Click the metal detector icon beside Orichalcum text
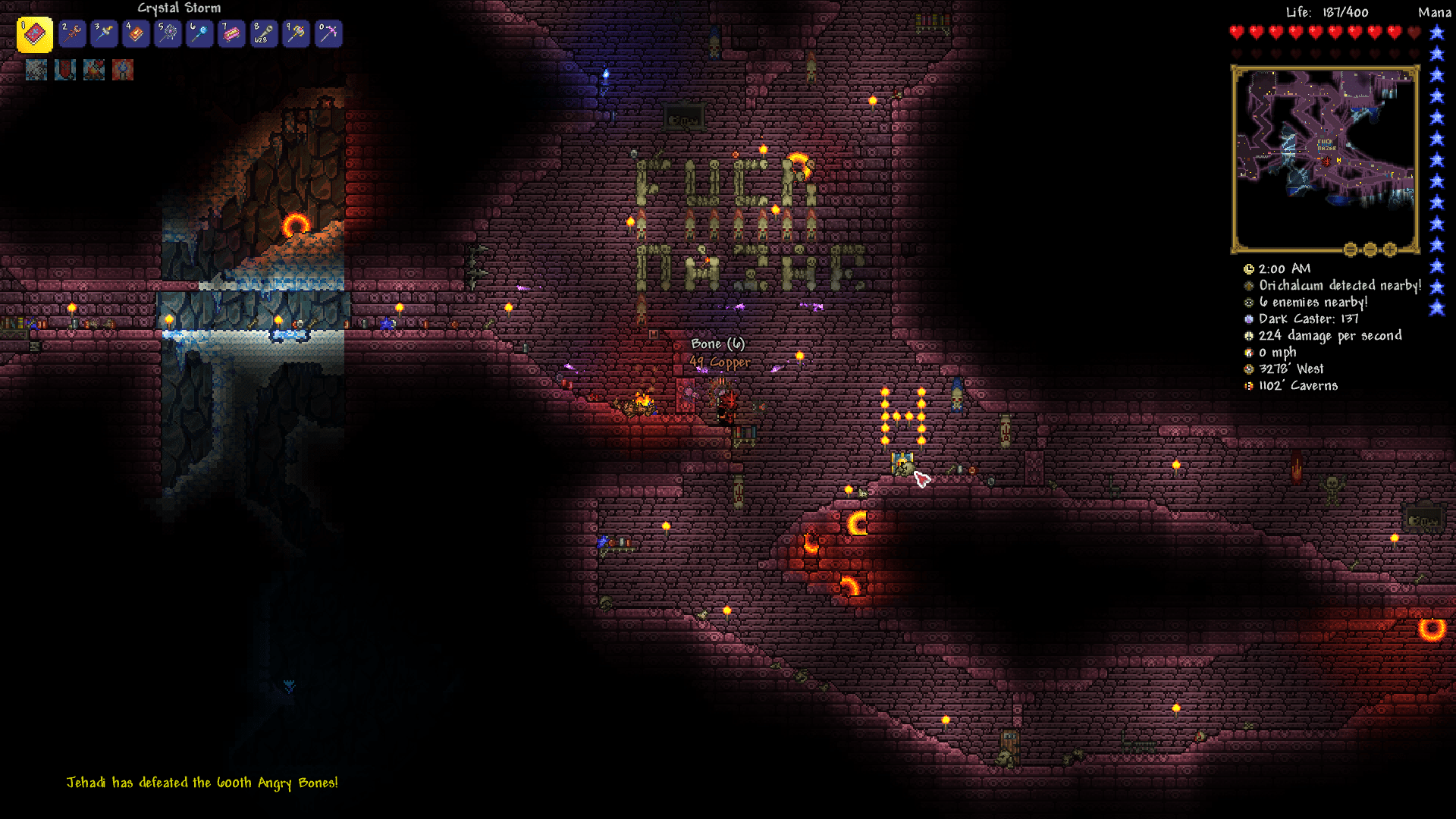 point(1247,285)
